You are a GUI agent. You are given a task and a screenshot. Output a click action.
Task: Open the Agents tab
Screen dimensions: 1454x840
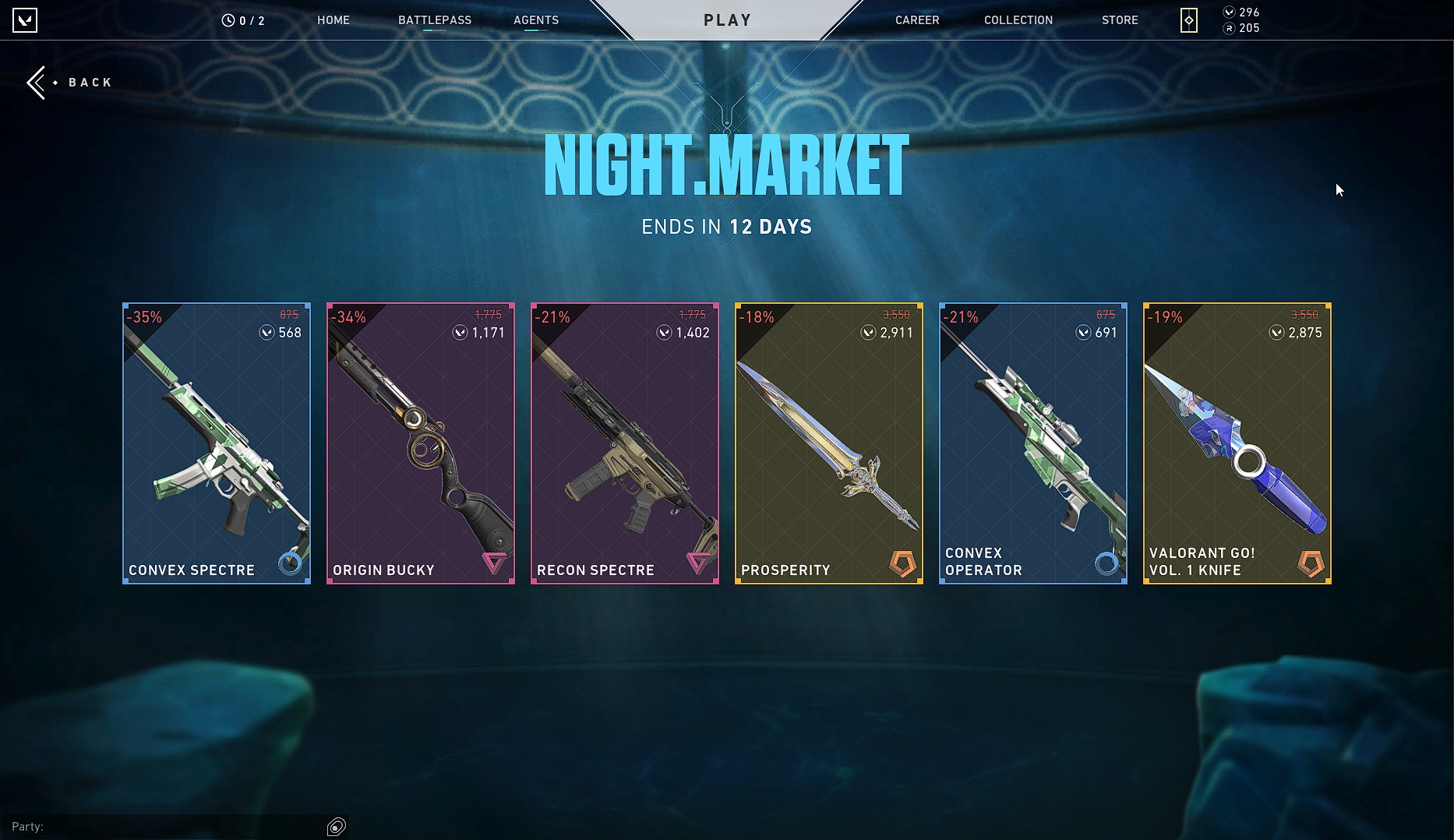pyautogui.click(x=536, y=20)
